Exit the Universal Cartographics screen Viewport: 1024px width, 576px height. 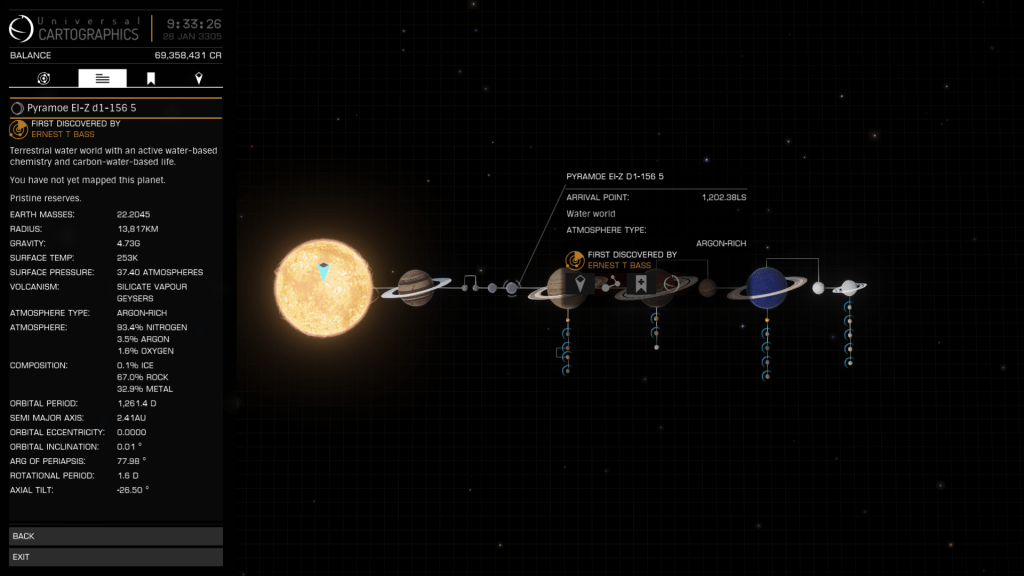coord(116,556)
